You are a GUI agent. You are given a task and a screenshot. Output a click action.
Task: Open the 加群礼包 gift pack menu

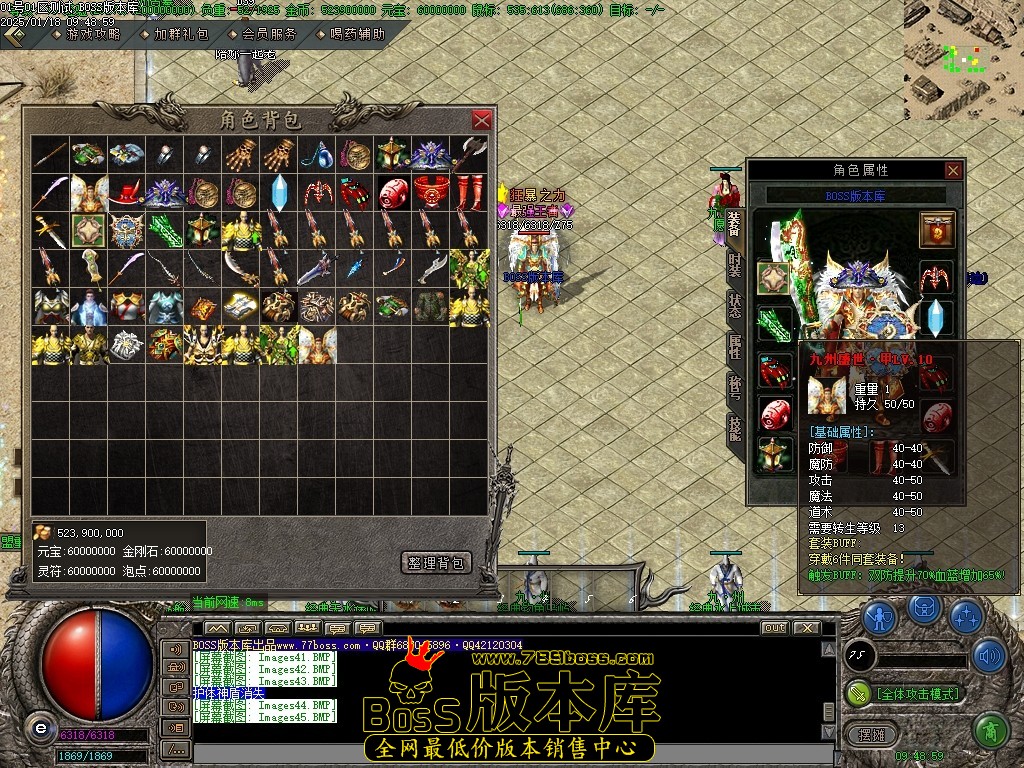(x=180, y=34)
